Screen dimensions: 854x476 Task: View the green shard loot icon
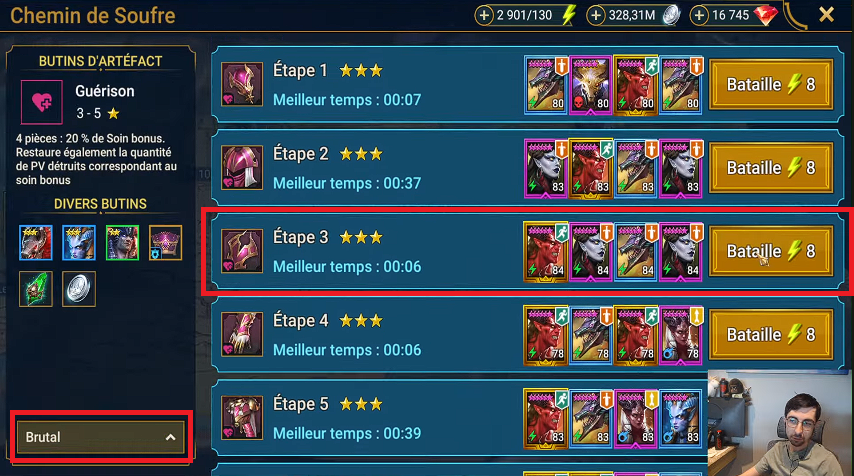[35, 288]
